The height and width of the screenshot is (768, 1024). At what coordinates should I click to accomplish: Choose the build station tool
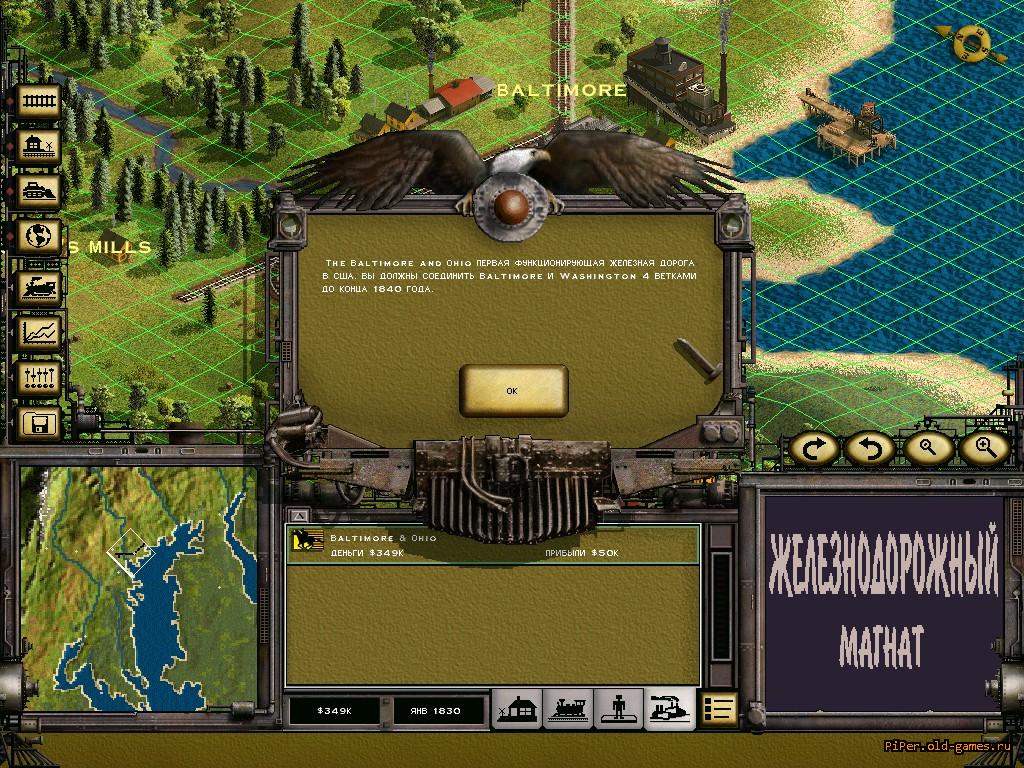(40, 147)
